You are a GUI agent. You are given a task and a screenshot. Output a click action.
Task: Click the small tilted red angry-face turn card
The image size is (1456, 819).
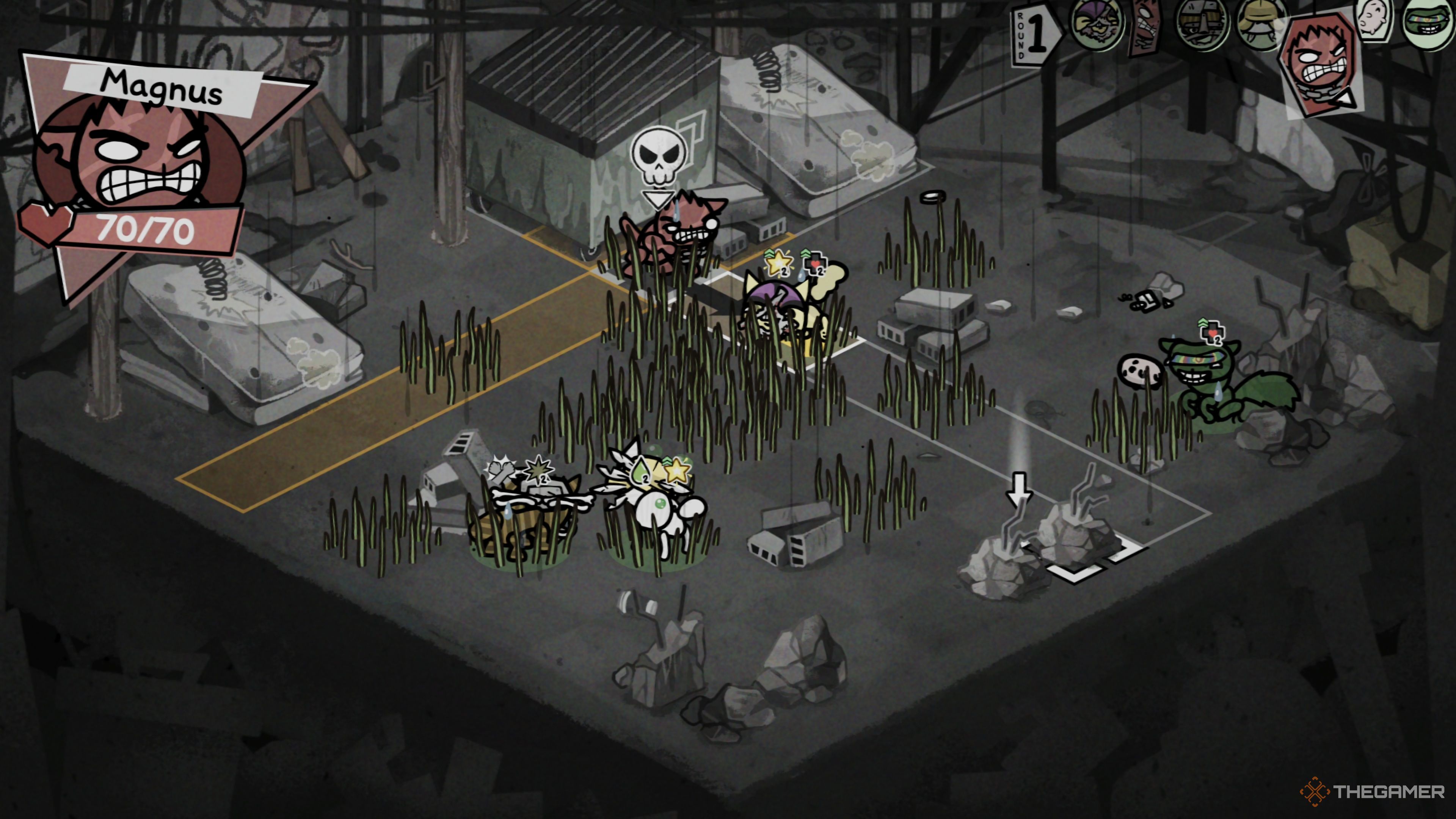[x=1144, y=27]
